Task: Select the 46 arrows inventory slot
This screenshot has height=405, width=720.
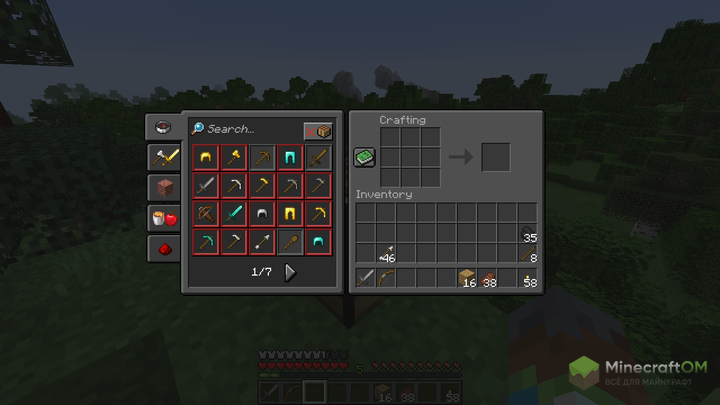Action: pos(386,253)
